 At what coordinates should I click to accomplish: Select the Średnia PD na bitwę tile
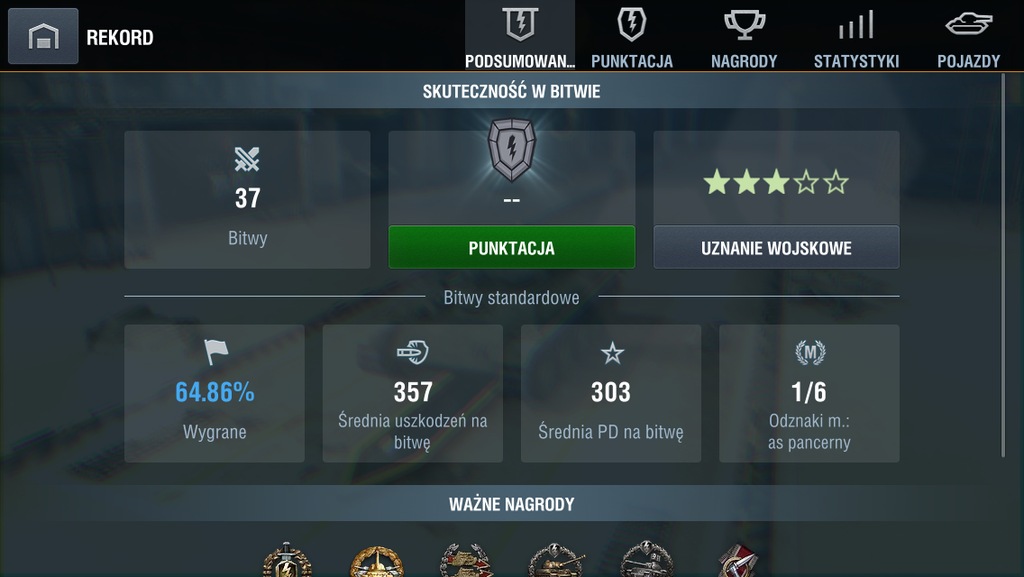(x=610, y=393)
